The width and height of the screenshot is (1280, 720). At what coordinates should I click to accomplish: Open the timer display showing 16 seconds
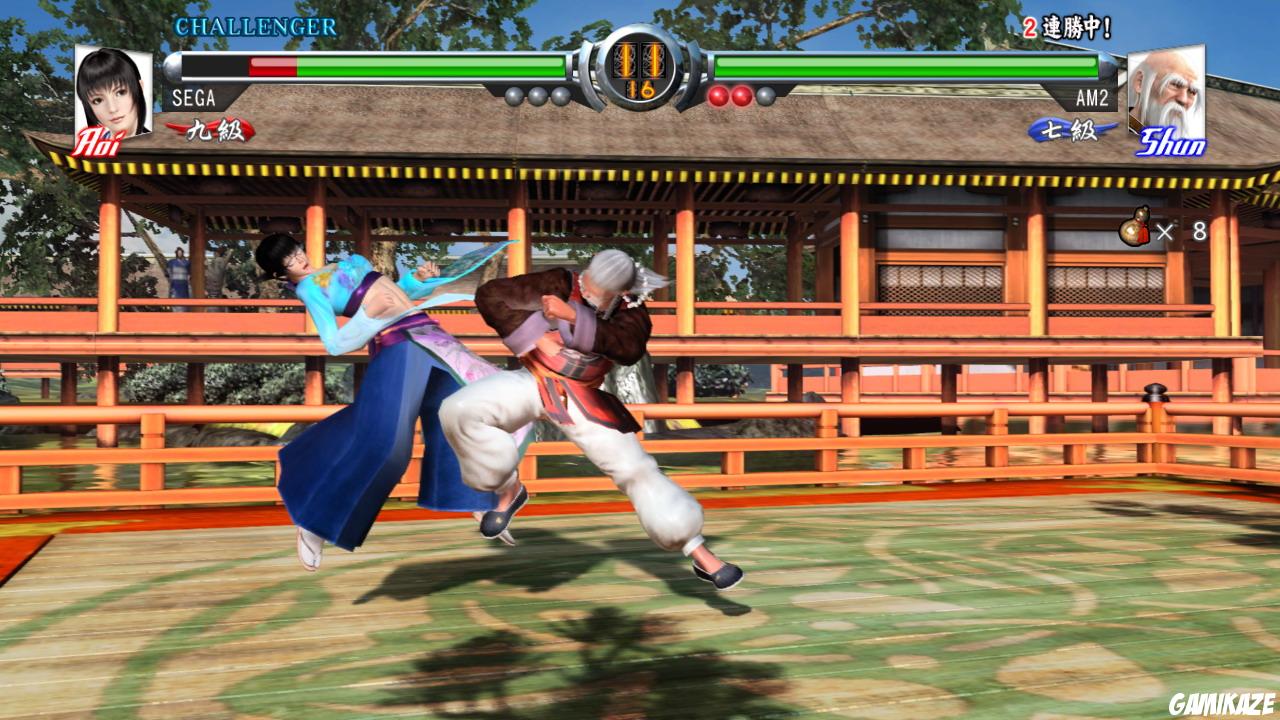click(640, 90)
